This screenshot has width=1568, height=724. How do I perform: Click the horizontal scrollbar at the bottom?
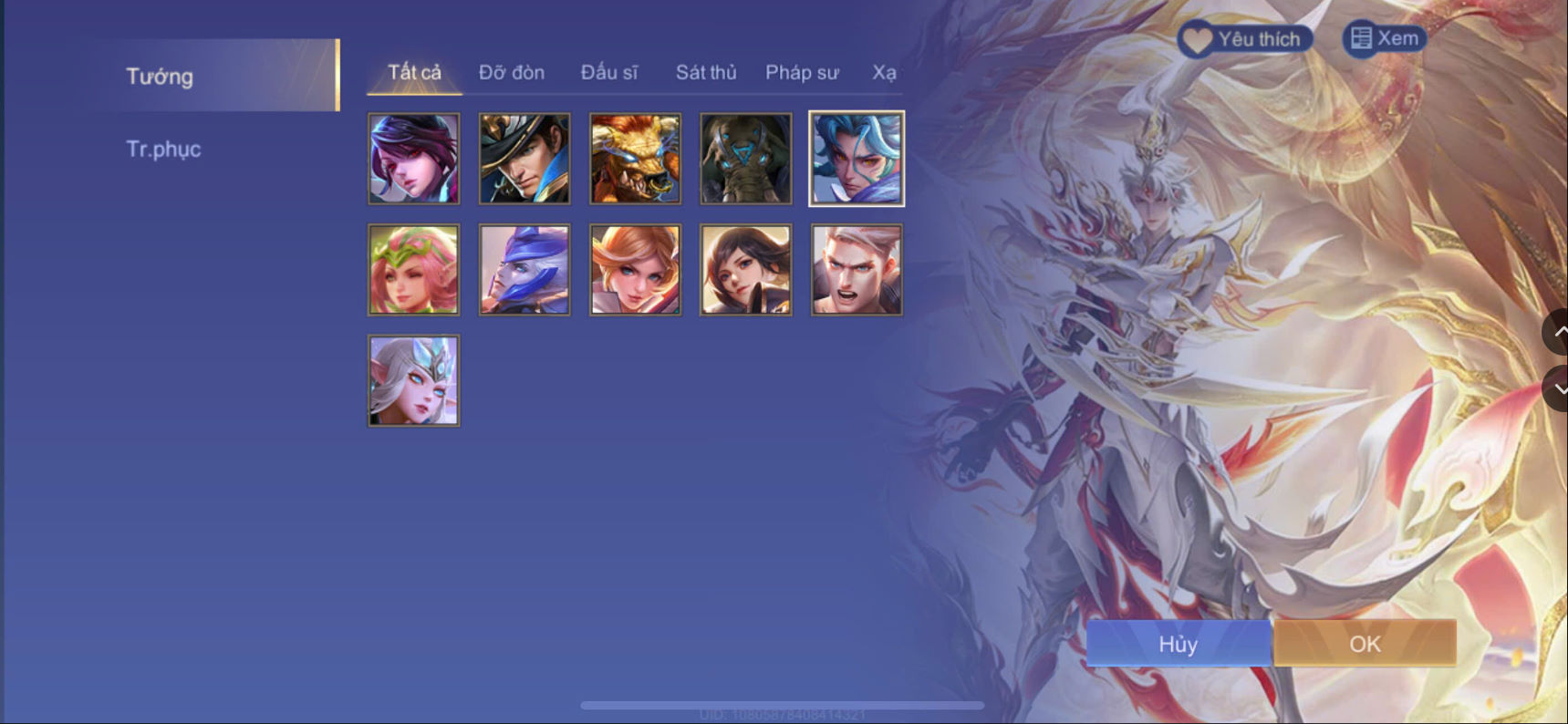point(783,704)
